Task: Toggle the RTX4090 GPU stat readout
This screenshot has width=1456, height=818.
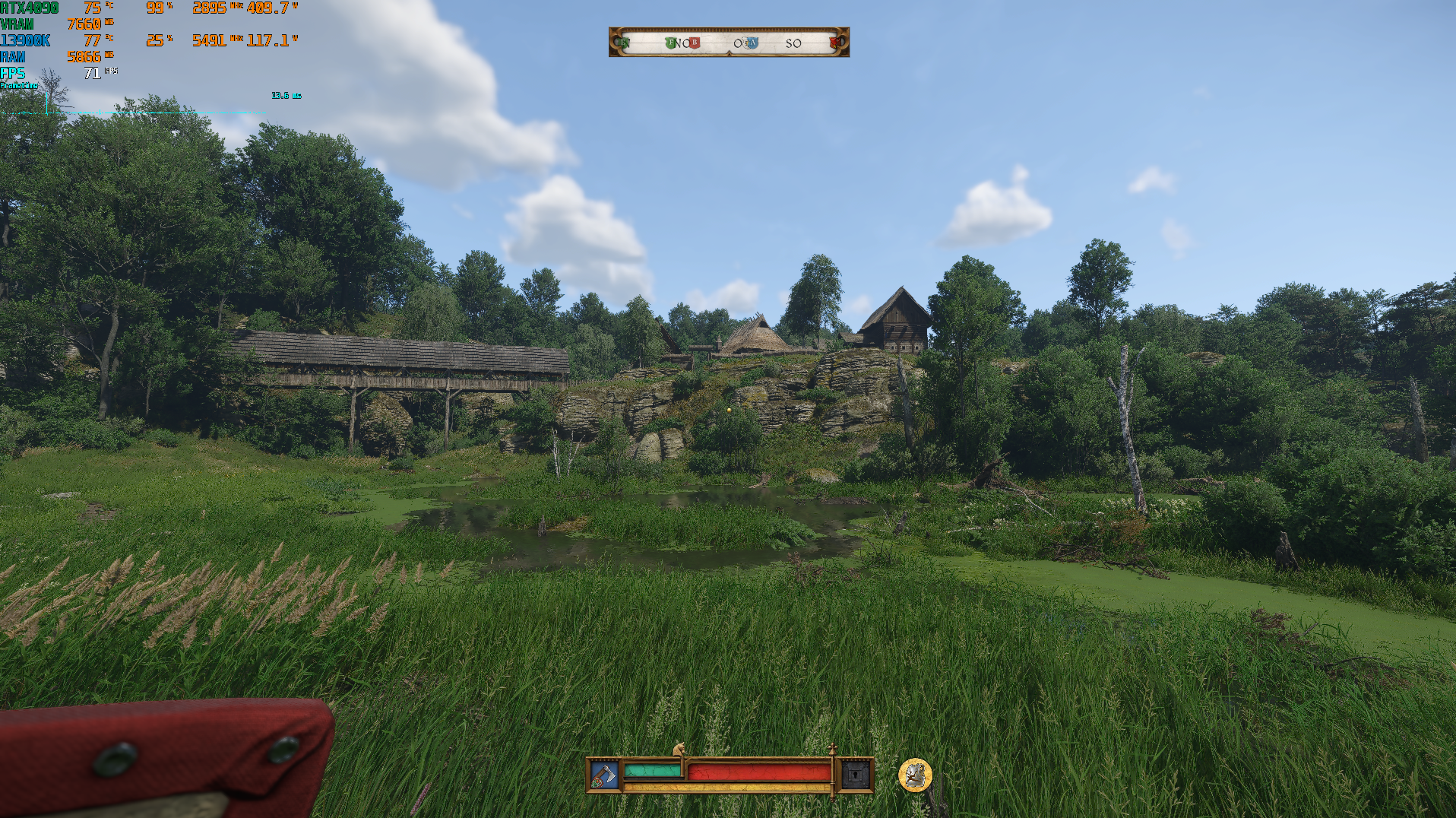Action: pyautogui.click(x=30, y=6)
